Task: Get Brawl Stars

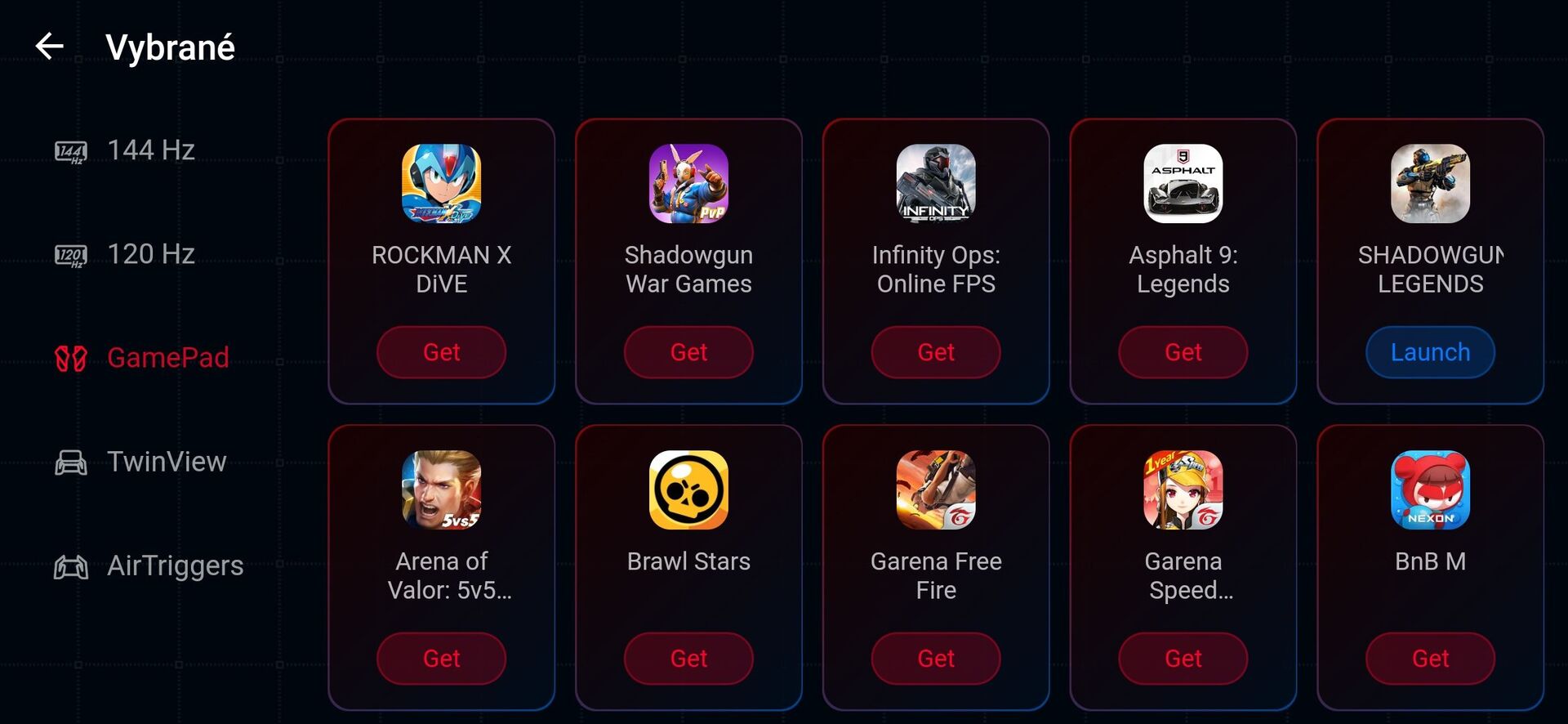Action: tap(688, 659)
